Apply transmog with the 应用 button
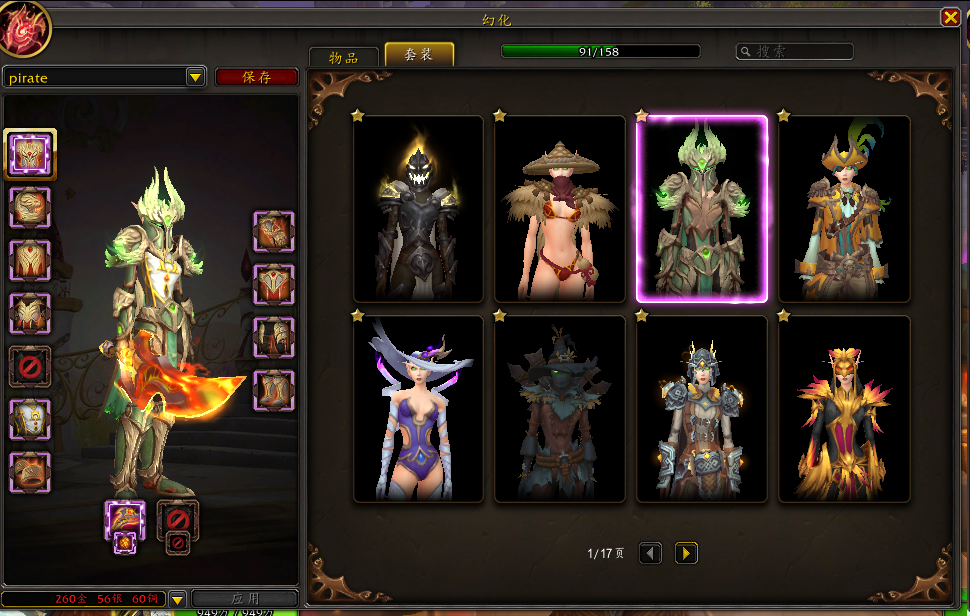This screenshot has width=970, height=616. 245,599
